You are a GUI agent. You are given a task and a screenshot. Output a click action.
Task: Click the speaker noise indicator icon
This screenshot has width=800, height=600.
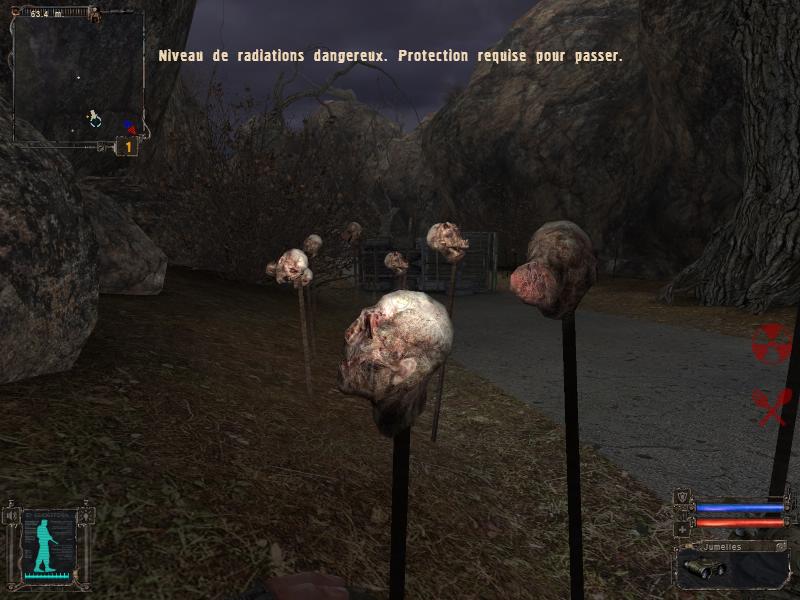(12, 516)
